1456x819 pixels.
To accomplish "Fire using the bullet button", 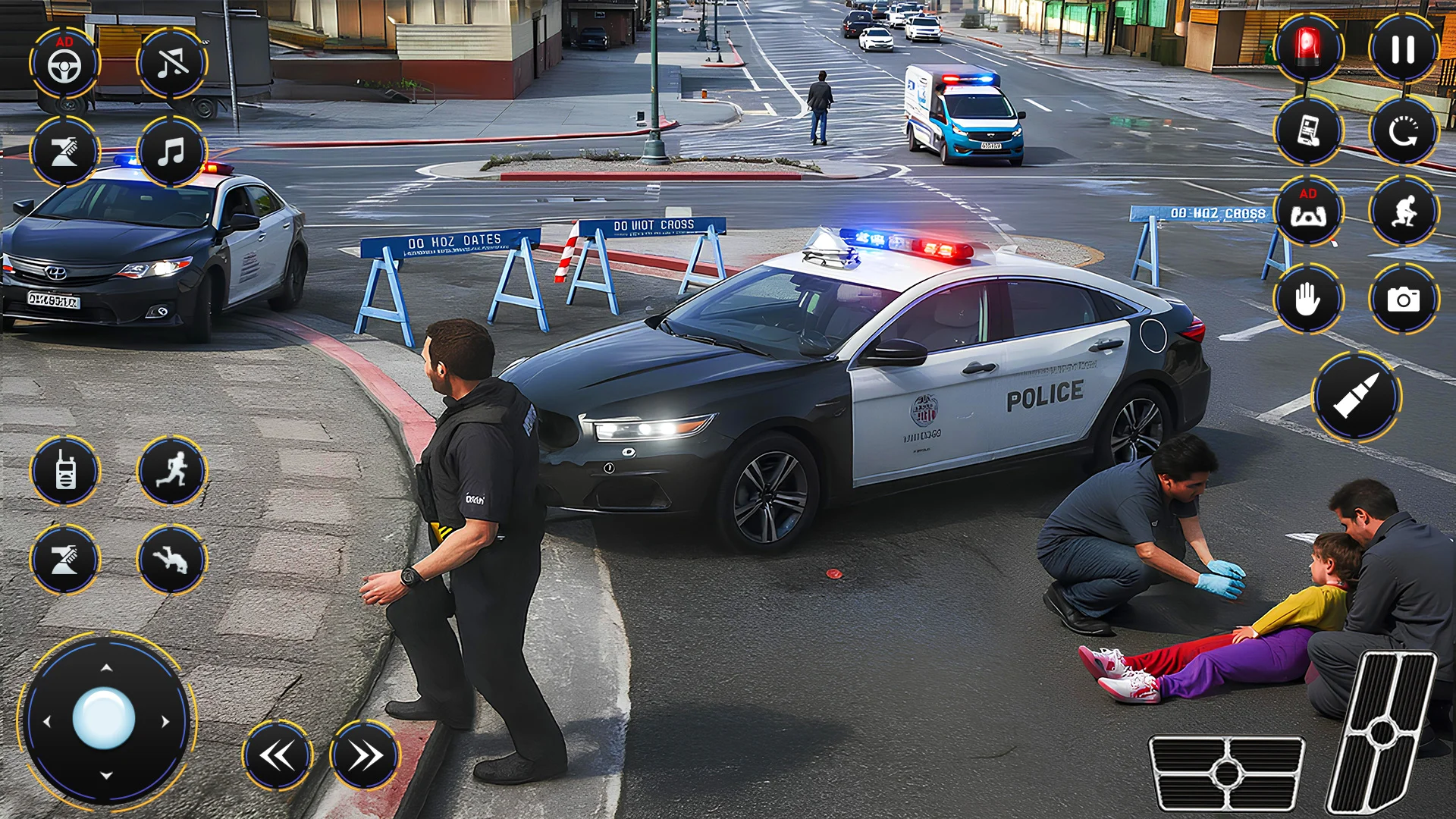I will [x=1356, y=397].
